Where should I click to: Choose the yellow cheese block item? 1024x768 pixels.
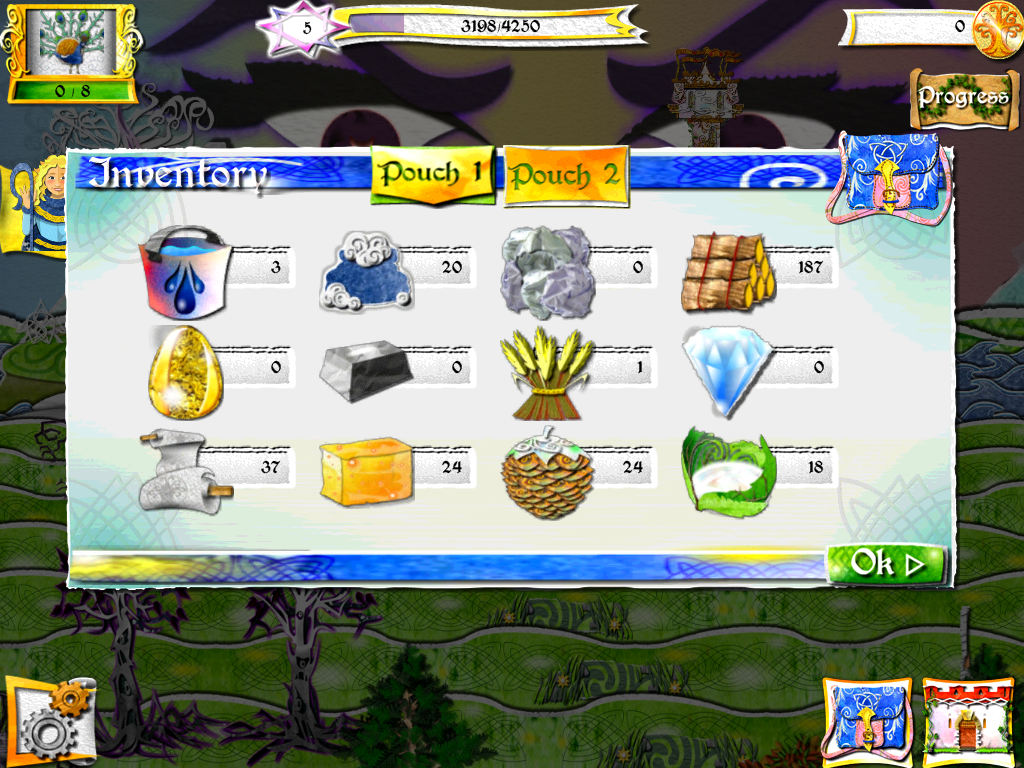(x=364, y=470)
